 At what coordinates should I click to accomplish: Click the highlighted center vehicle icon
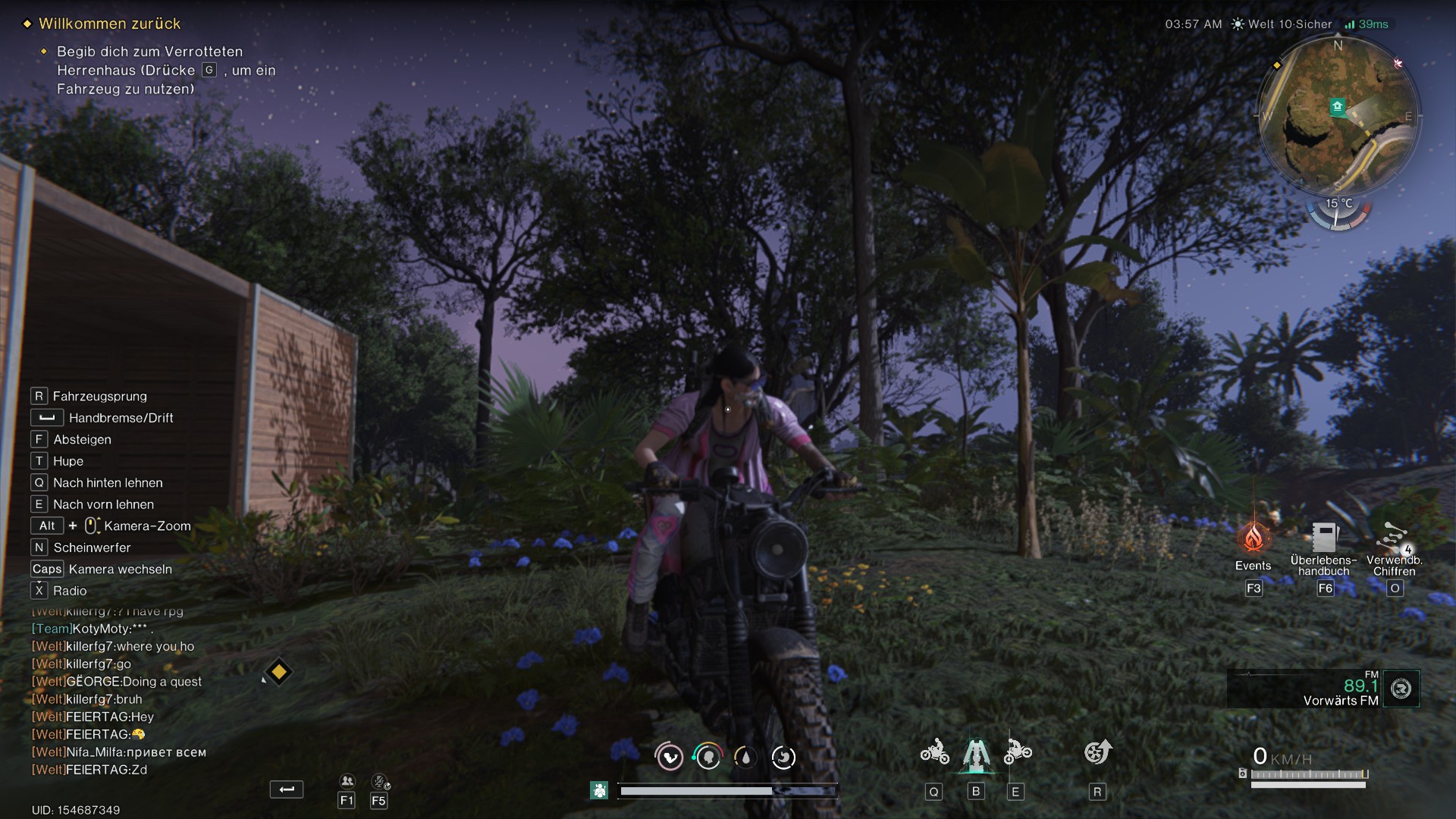(x=976, y=754)
